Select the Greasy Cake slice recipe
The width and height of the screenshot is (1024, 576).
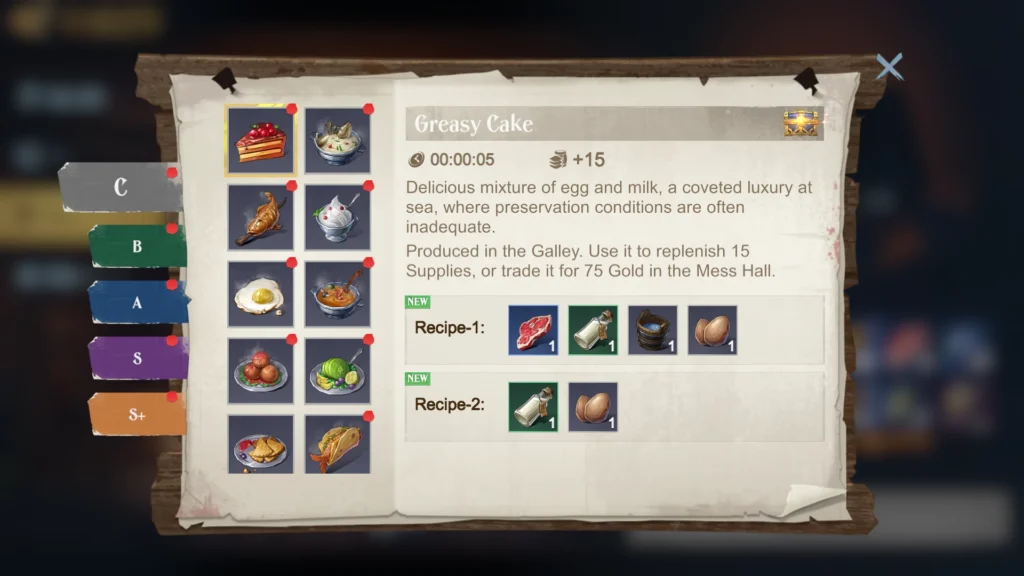point(260,141)
